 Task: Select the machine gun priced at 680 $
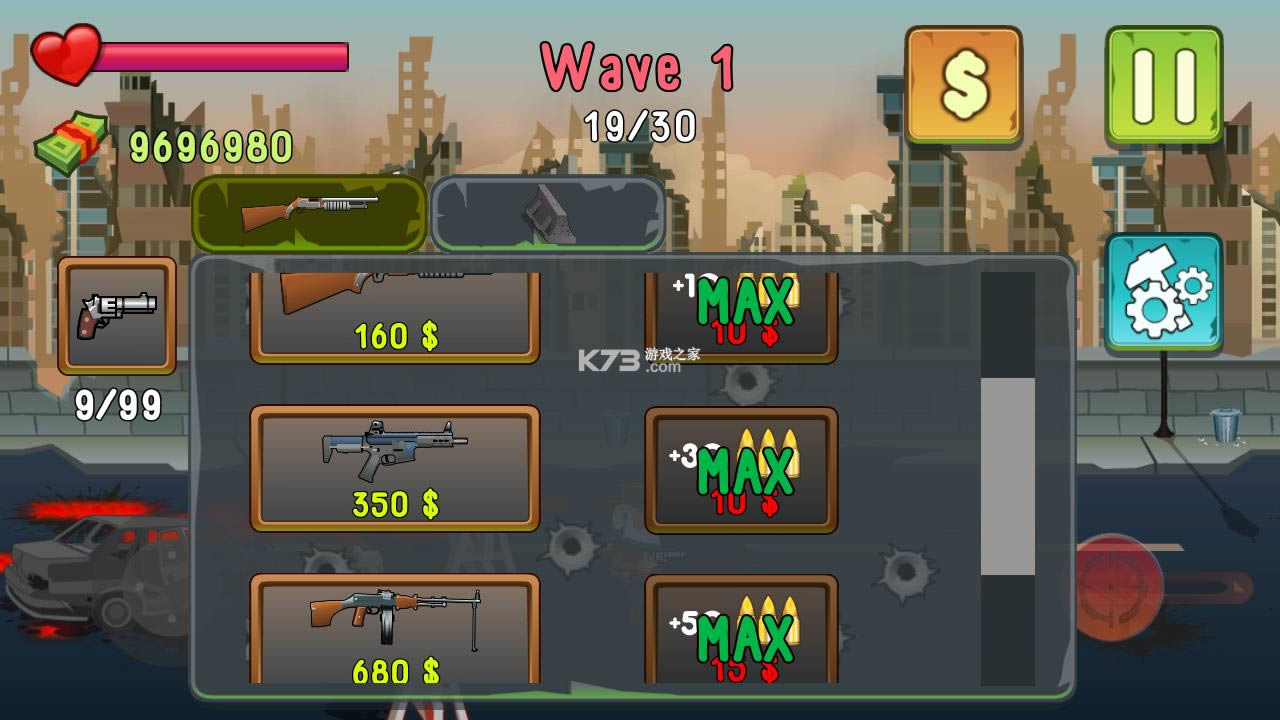click(395, 625)
